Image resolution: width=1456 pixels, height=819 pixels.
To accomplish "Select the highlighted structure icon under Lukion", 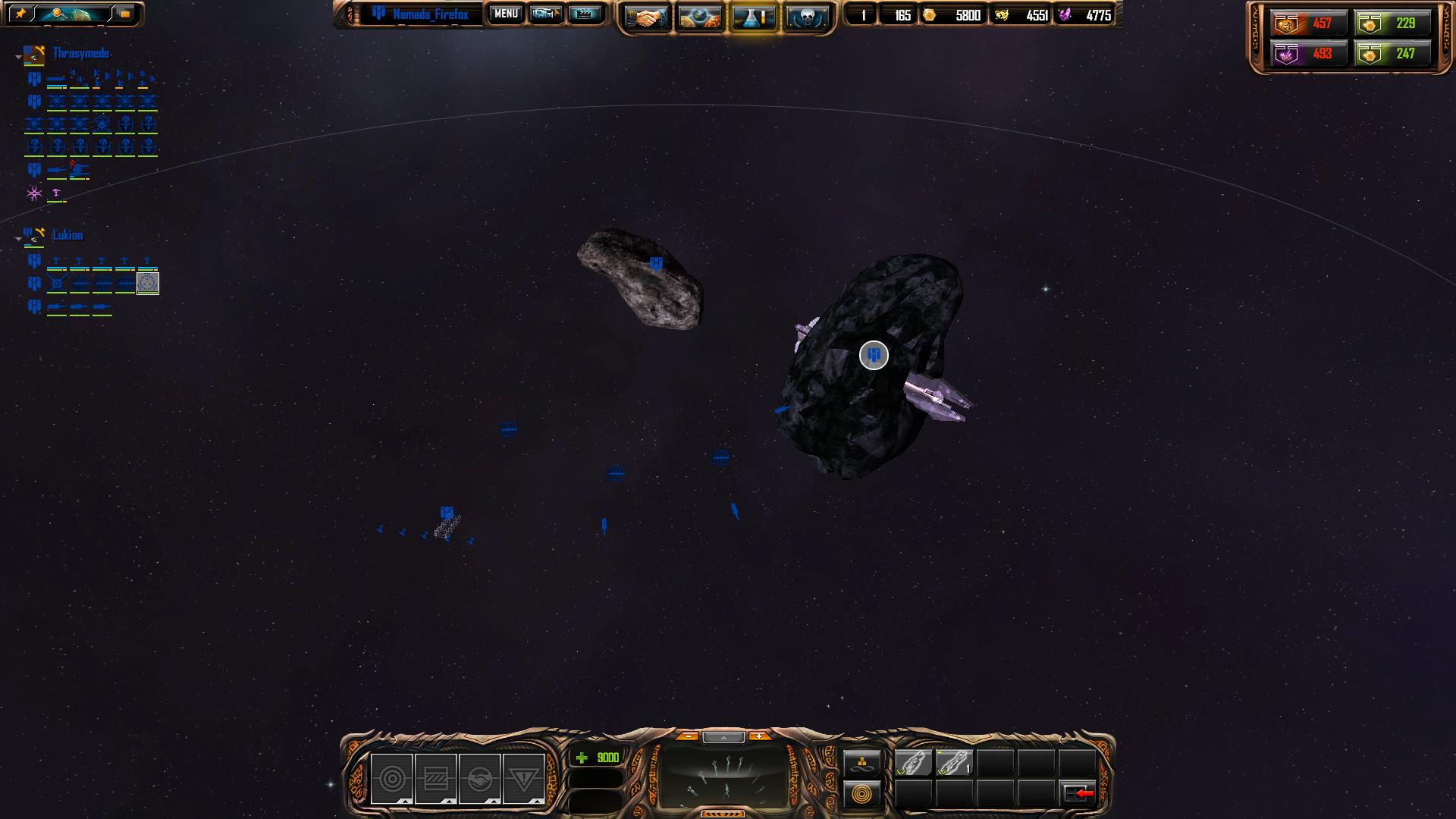I will pos(147,284).
